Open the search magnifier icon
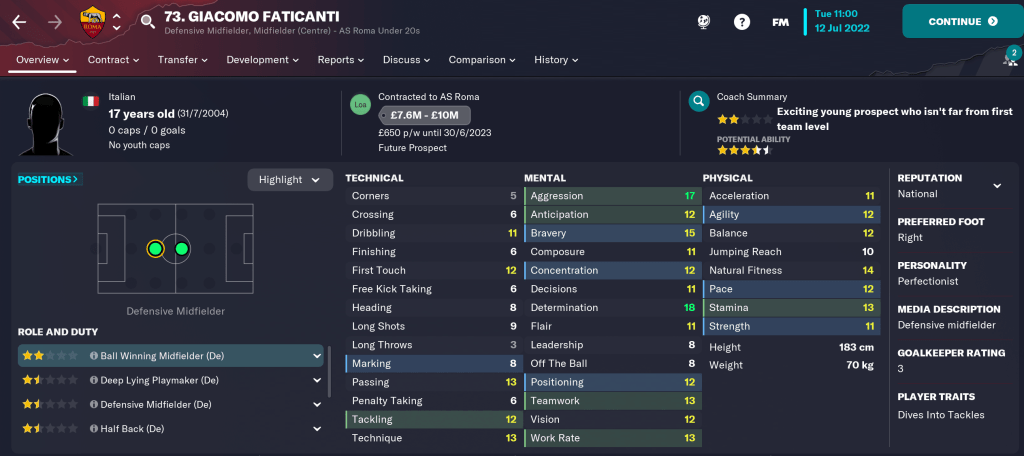The width and height of the screenshot is (1024, 456). pos(148,21)
